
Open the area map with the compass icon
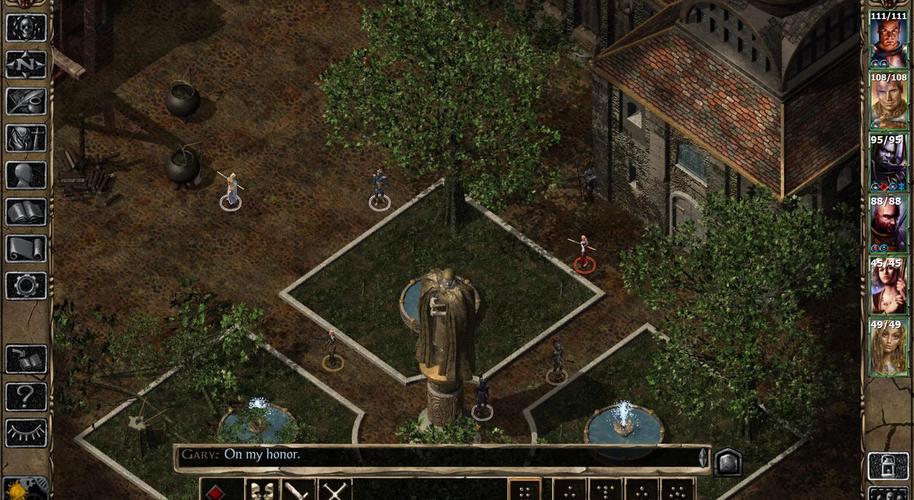coord(26,64)
